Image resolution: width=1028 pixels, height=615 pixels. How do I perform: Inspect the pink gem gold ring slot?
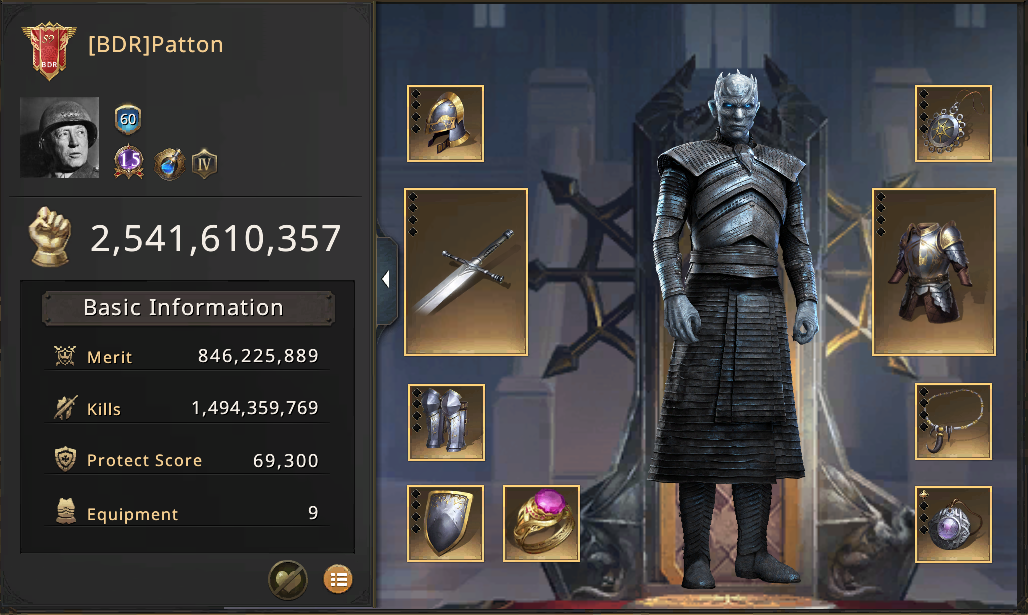[541, 523]
